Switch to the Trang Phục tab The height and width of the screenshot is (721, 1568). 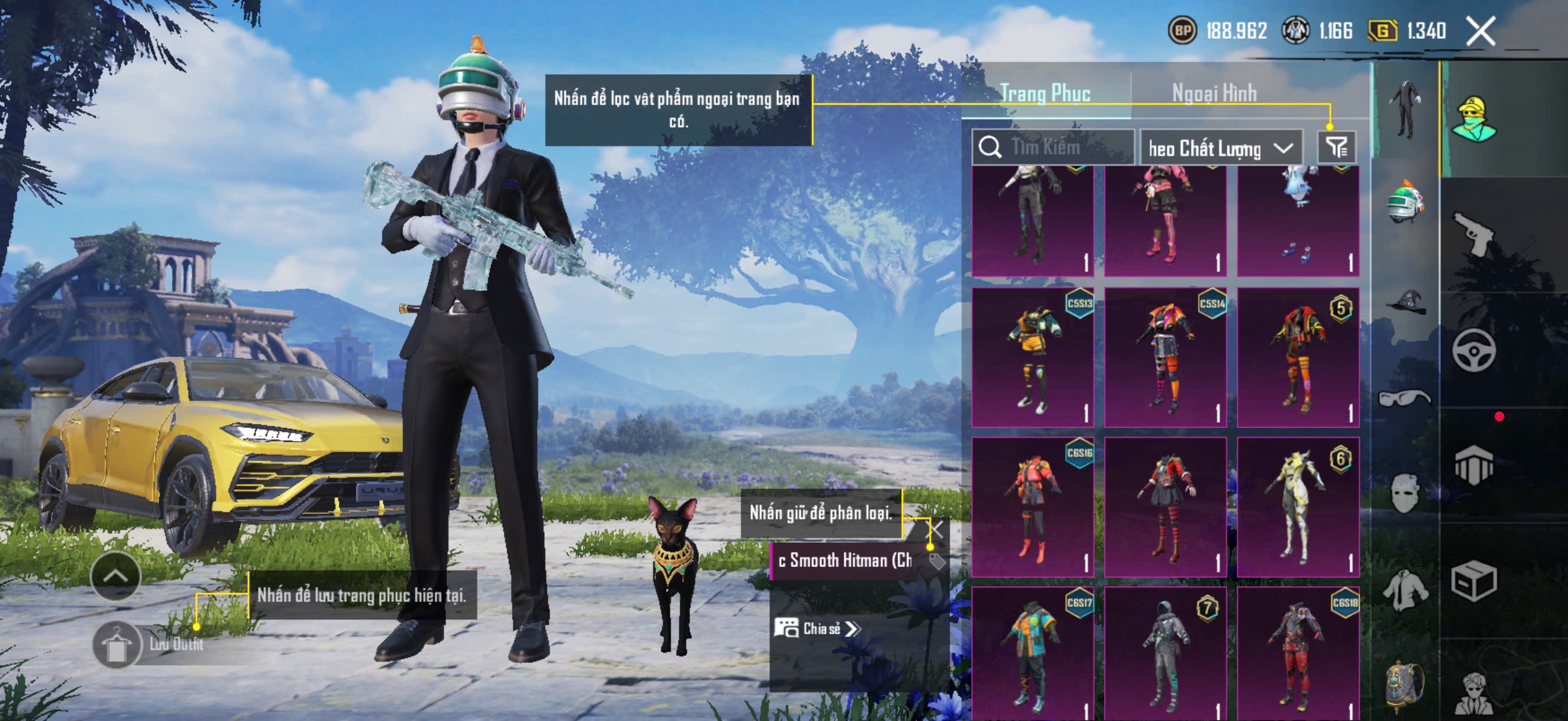click(x=1045, y=93)
